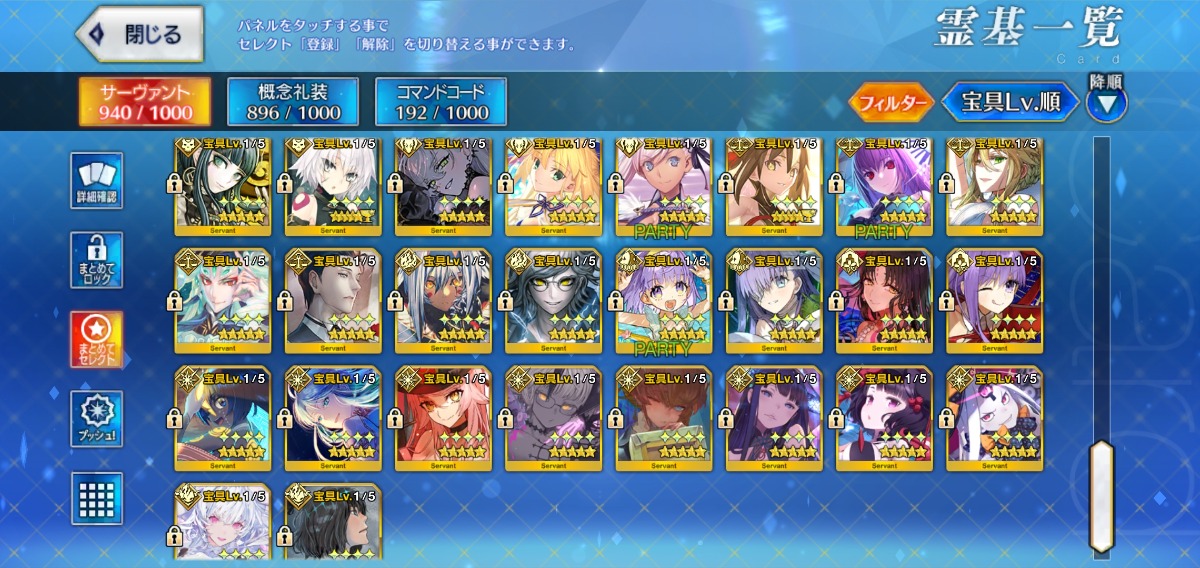Select the brown-haired servant holding a green book

[664, 418]
